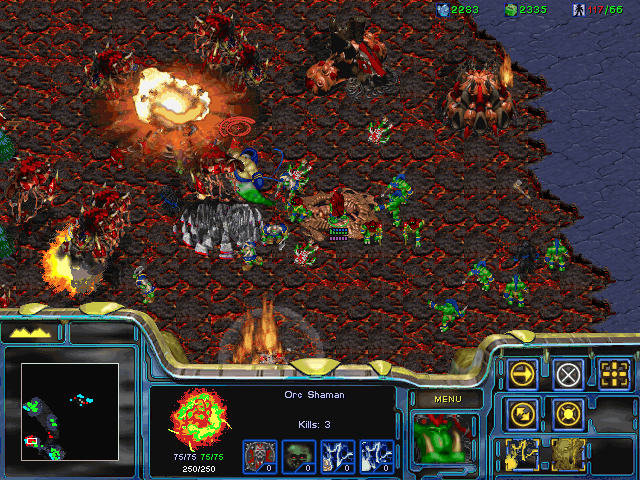Use the golden figure spell ability

click(x=569, y=452)
